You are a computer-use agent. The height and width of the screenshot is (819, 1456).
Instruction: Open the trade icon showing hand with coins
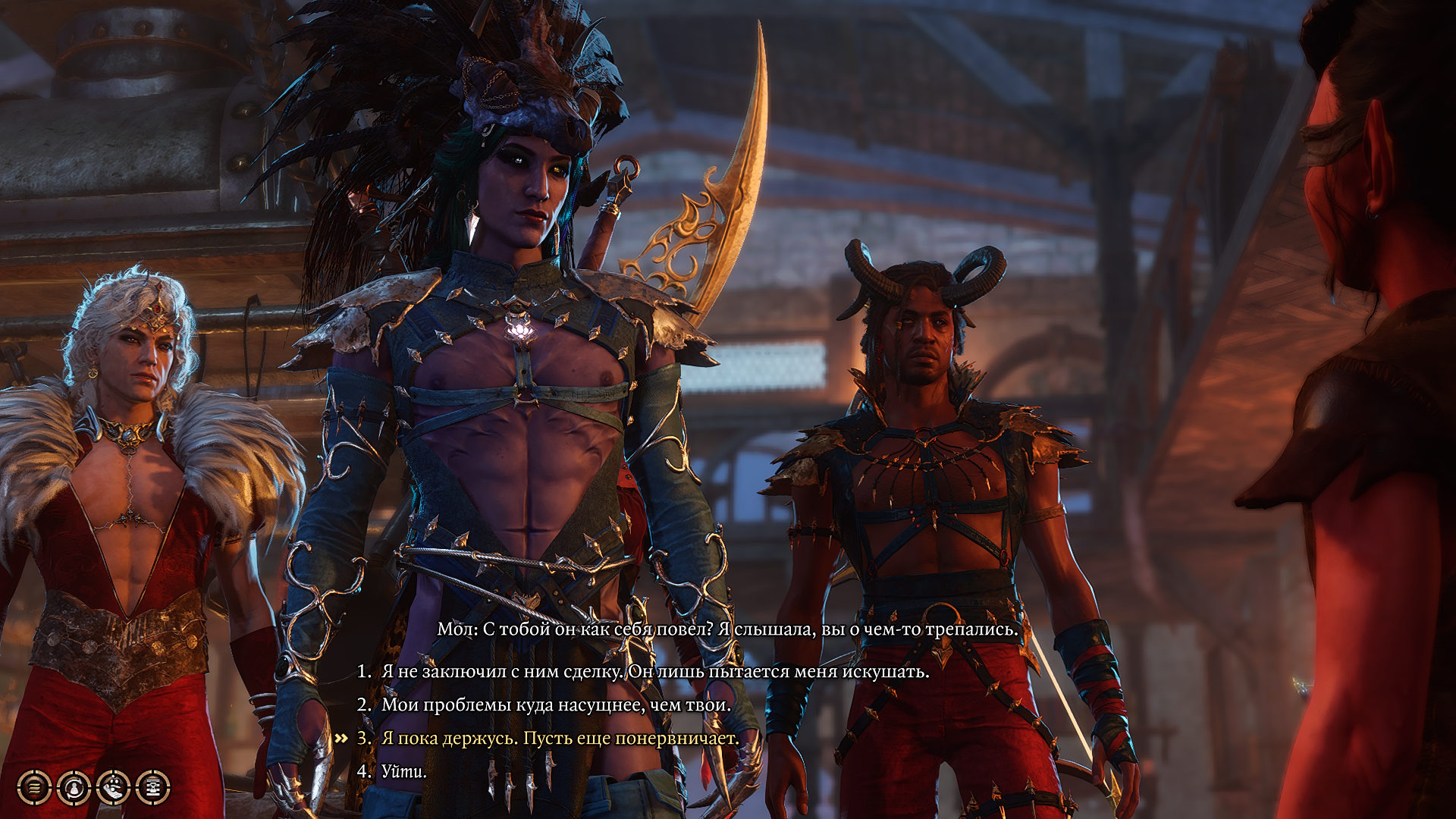click(x=113, y=788)
